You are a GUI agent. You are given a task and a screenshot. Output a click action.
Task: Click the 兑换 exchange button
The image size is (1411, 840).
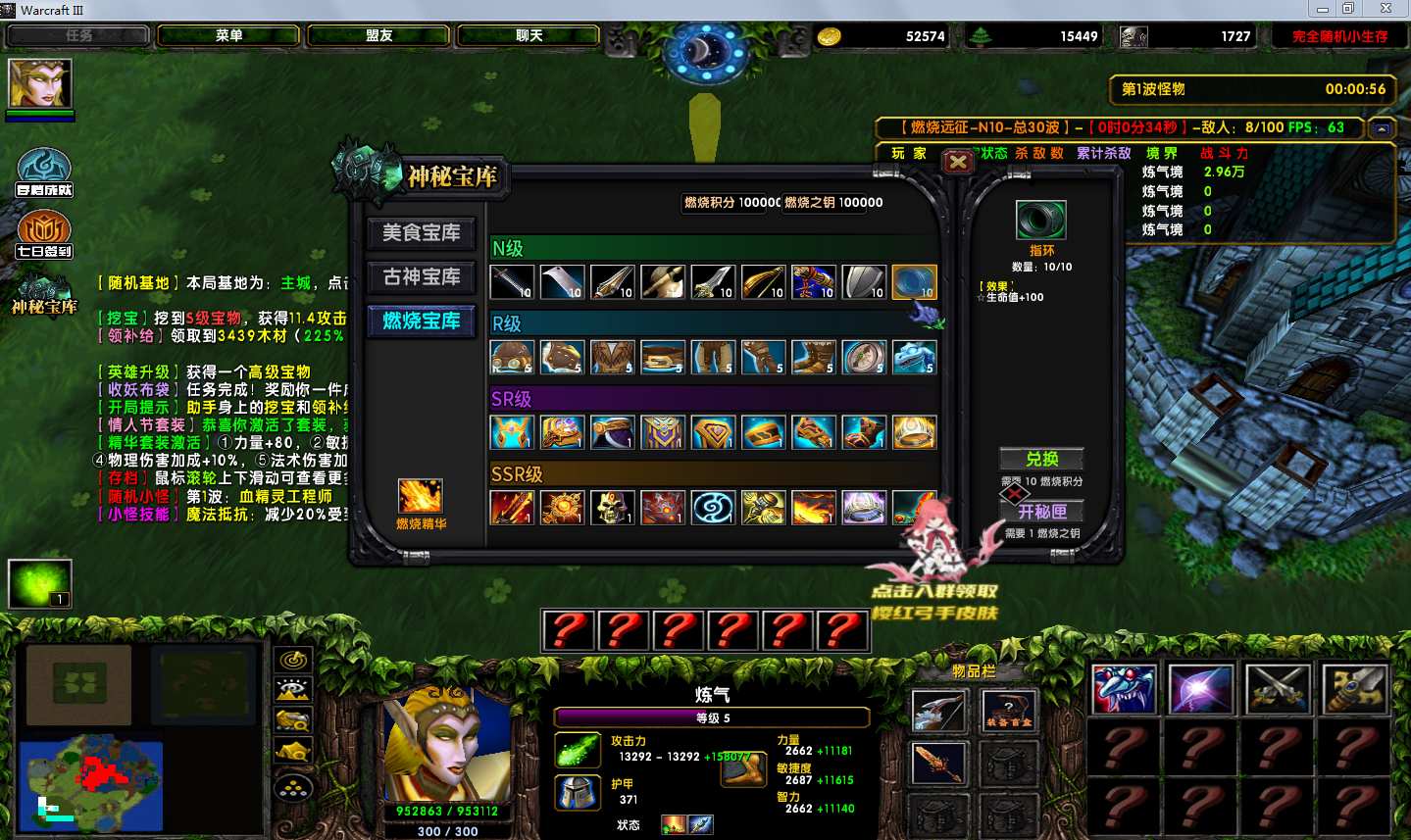point(1041,459)
